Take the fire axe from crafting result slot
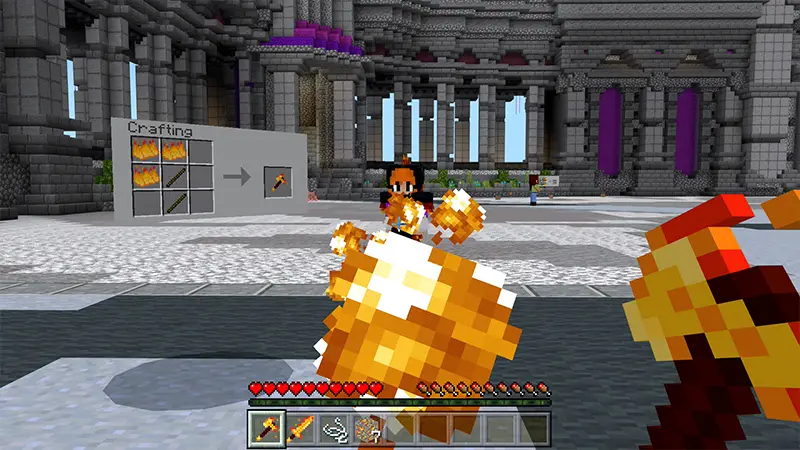This screenshot has height=450, width=800. [275, 180]
